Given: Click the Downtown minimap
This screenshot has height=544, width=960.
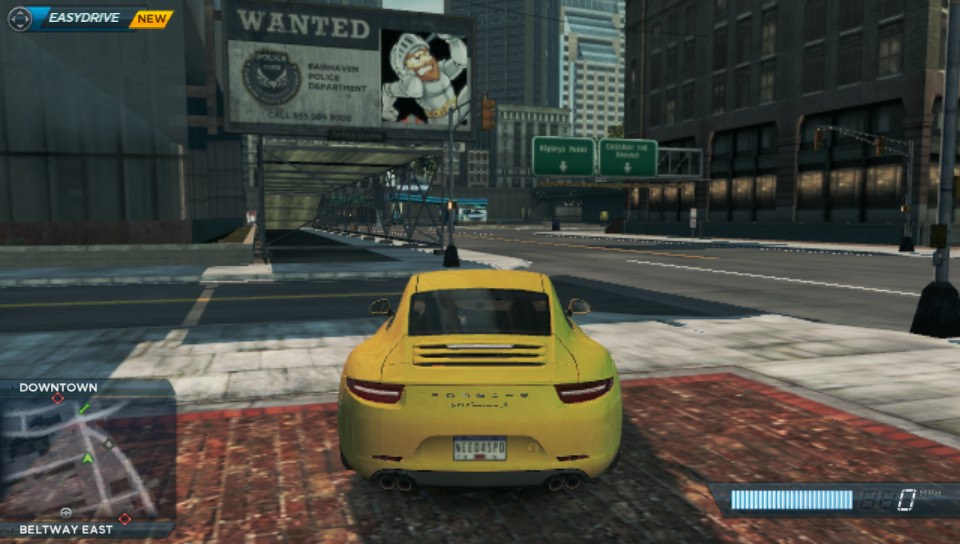Looking at the screenshot, I should [x=87, y=458].
